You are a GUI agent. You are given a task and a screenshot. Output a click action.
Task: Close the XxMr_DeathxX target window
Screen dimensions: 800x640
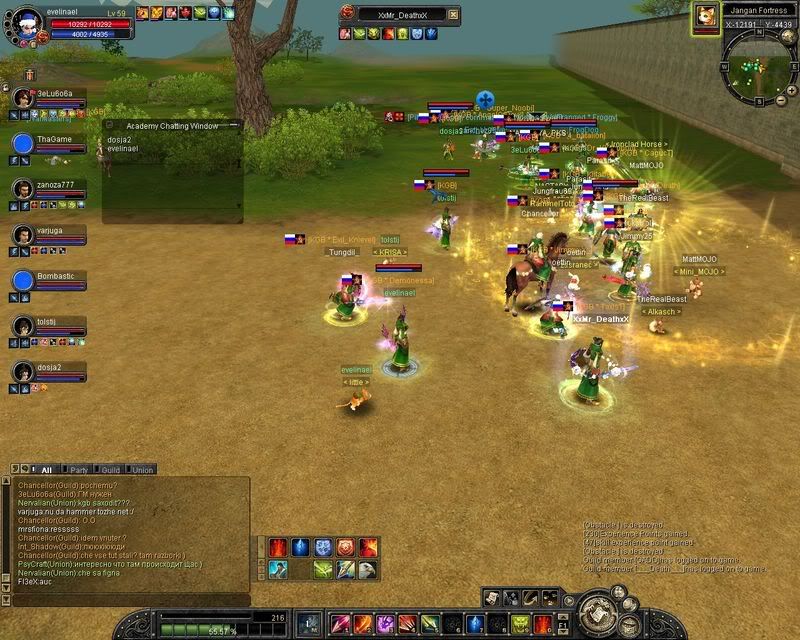point(454,13)
